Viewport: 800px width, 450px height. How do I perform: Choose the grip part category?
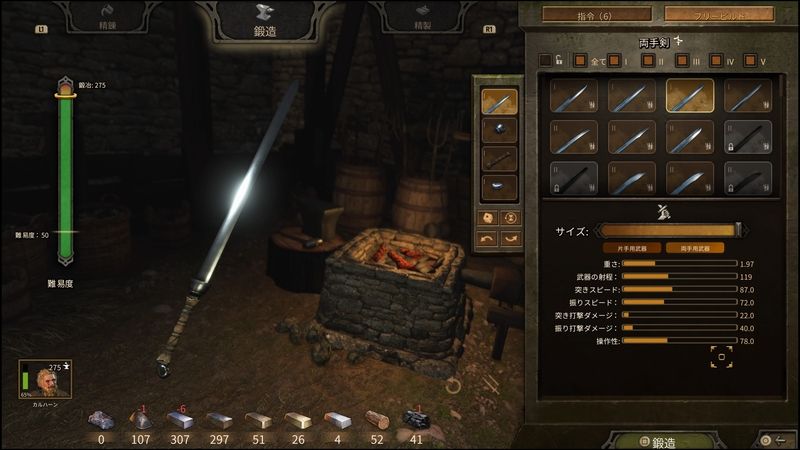[498, 159]
